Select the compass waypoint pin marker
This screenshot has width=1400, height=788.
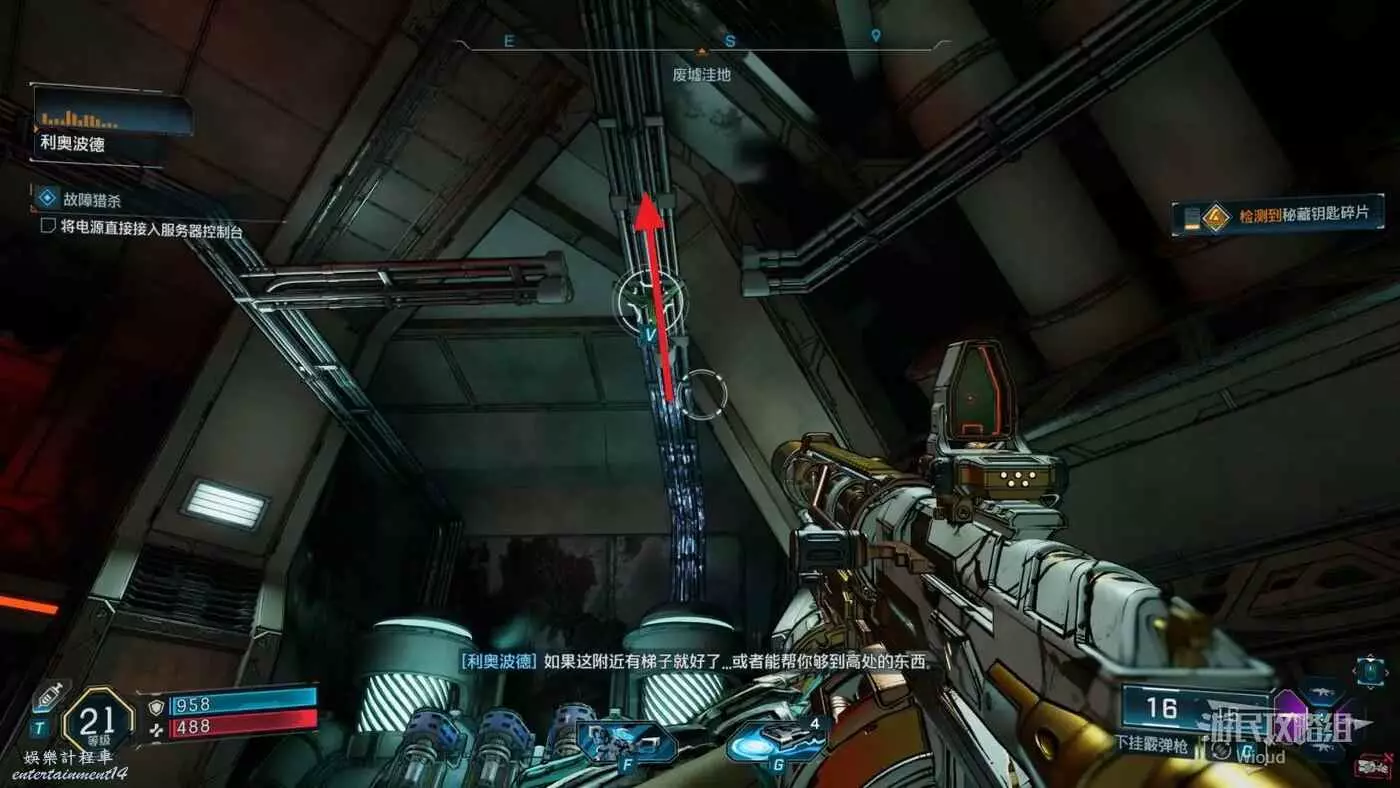click(x=876, y=37)
